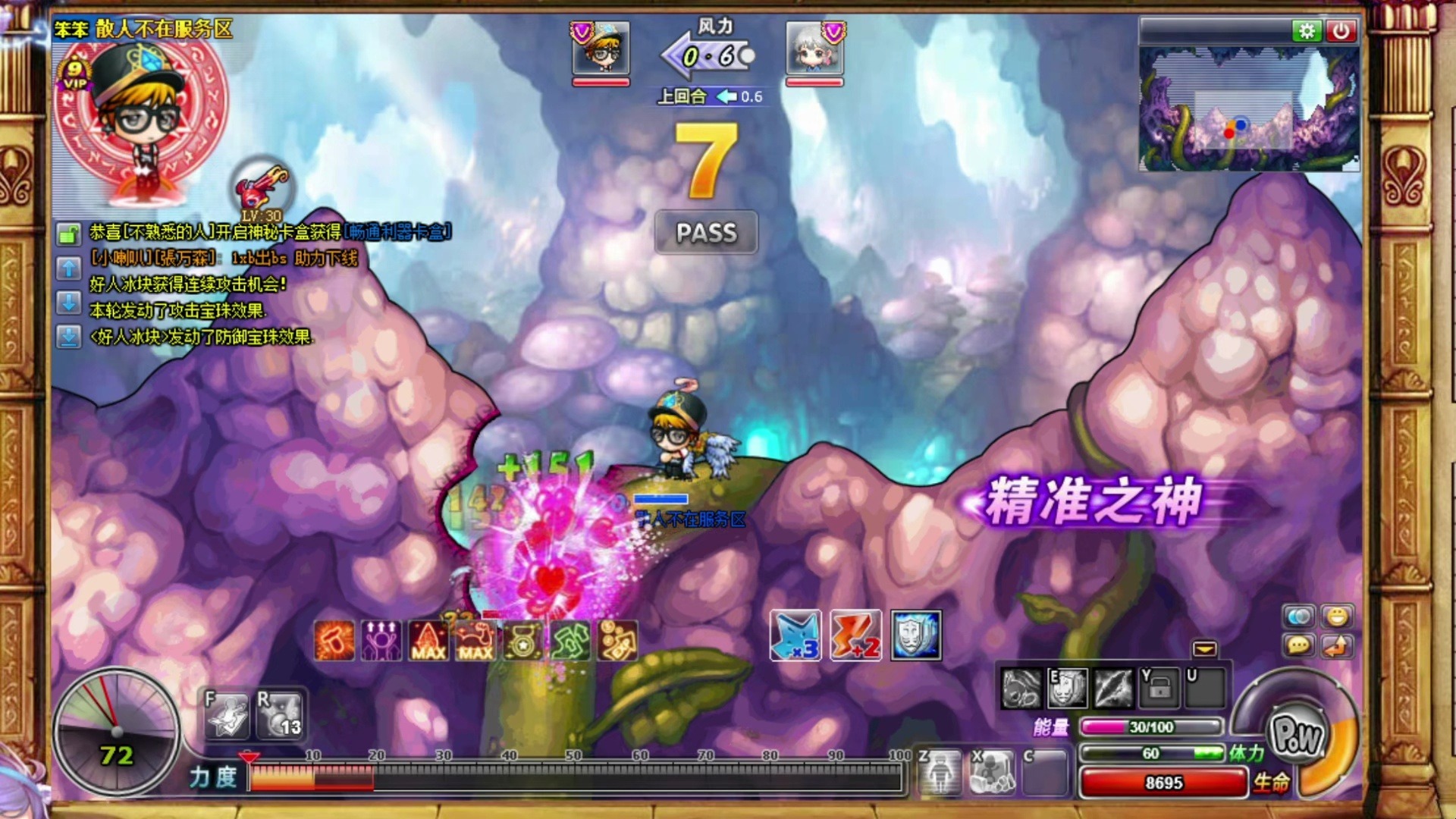Open the battlefield minimap
This screenshot has height=819, width=1456.
coord(1249,109)
